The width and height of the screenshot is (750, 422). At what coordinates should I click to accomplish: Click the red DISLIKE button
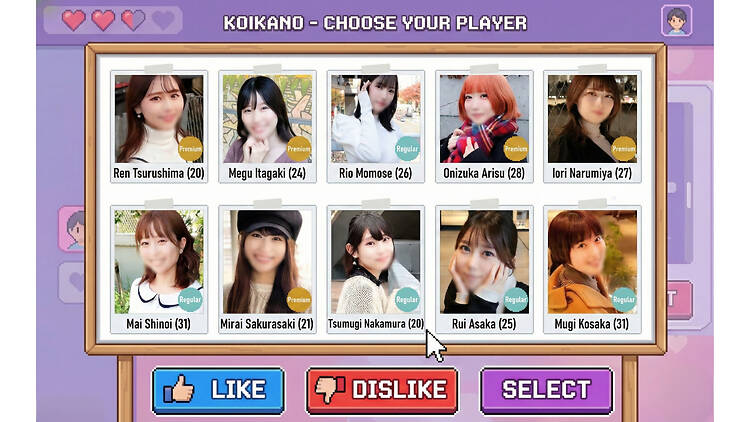382,390
